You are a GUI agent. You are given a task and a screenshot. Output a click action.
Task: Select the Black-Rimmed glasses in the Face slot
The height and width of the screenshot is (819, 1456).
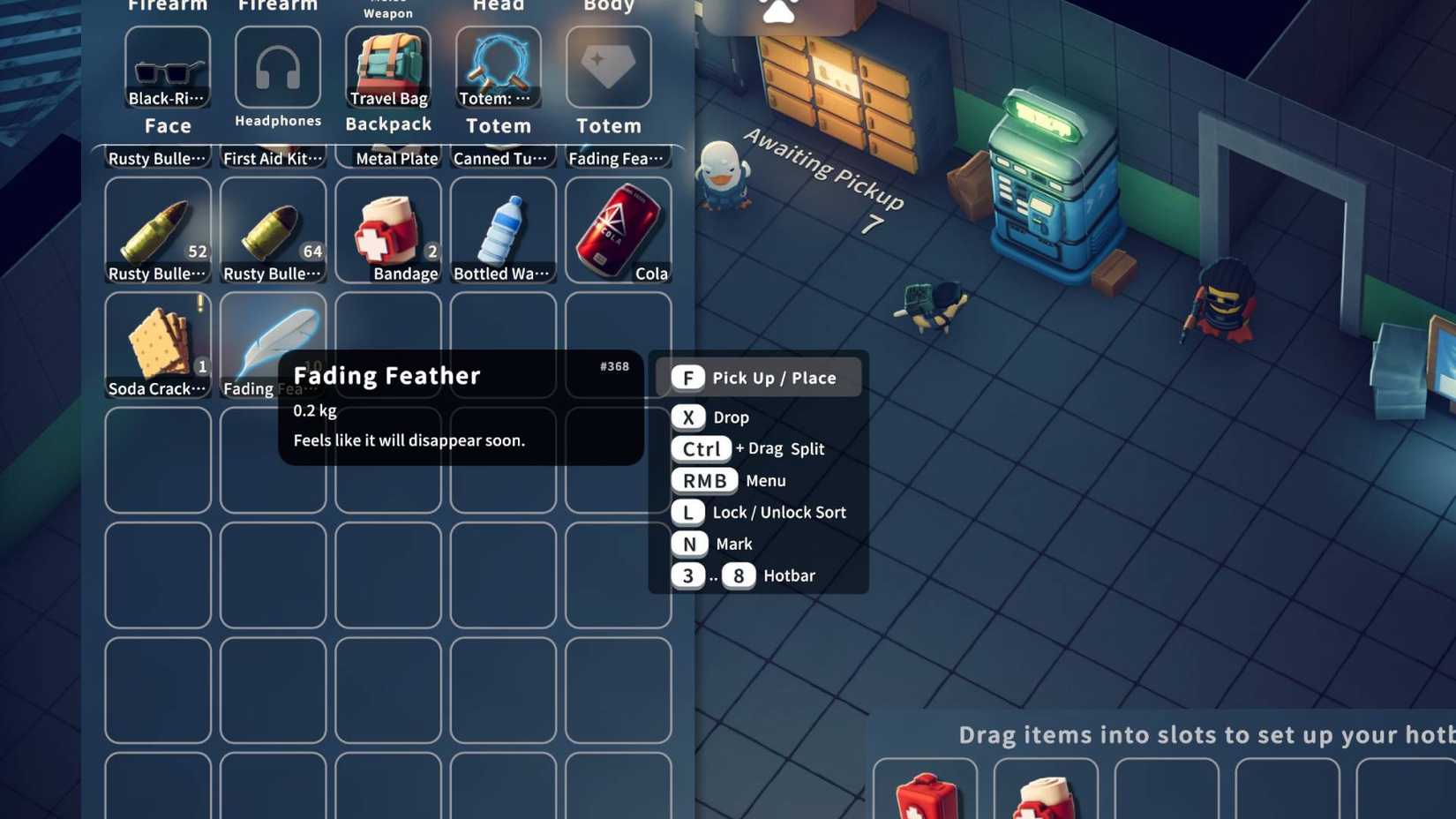click(x=168, y=66)
